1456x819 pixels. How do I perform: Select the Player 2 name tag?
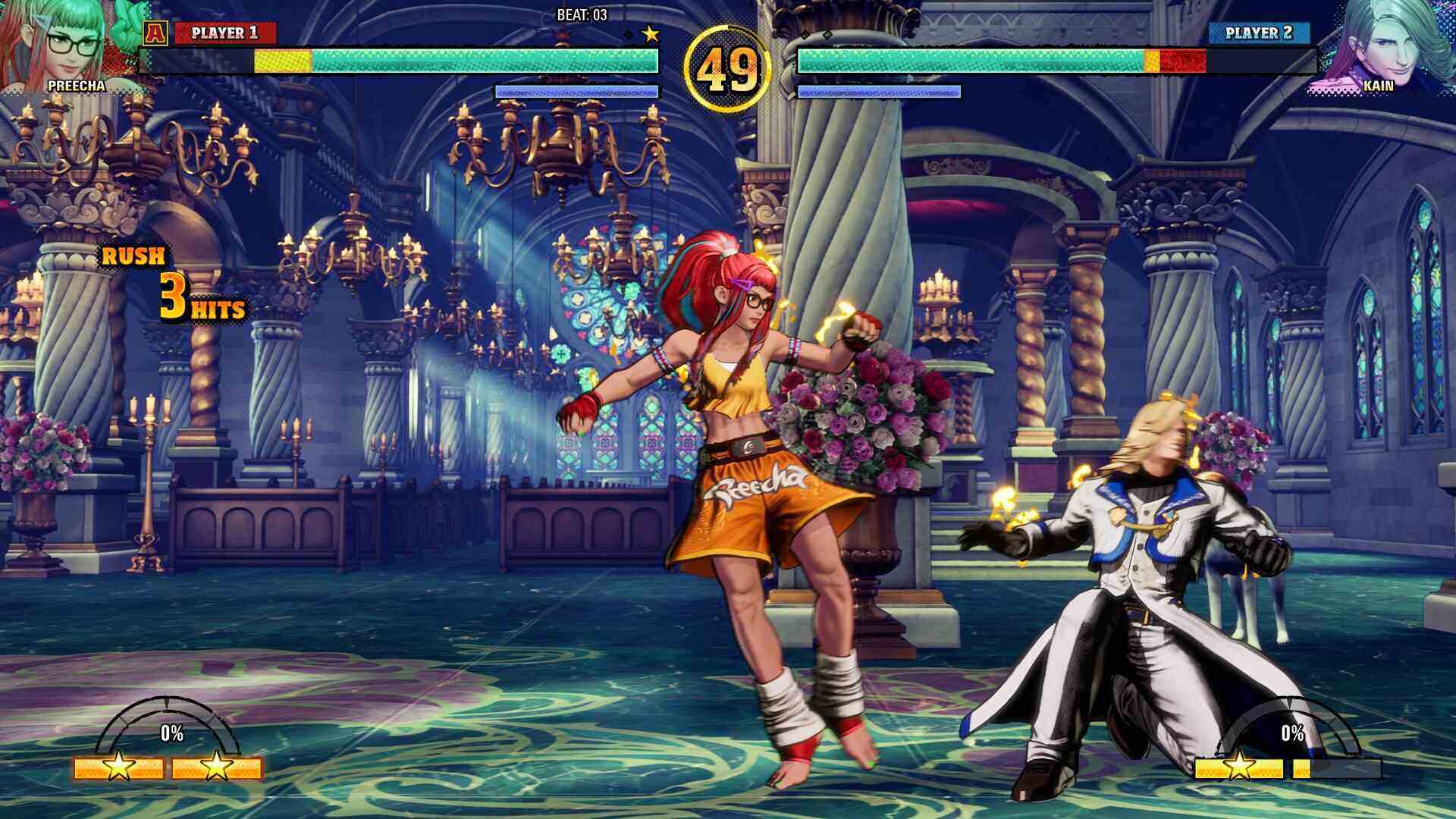[x=1259, y=33]
